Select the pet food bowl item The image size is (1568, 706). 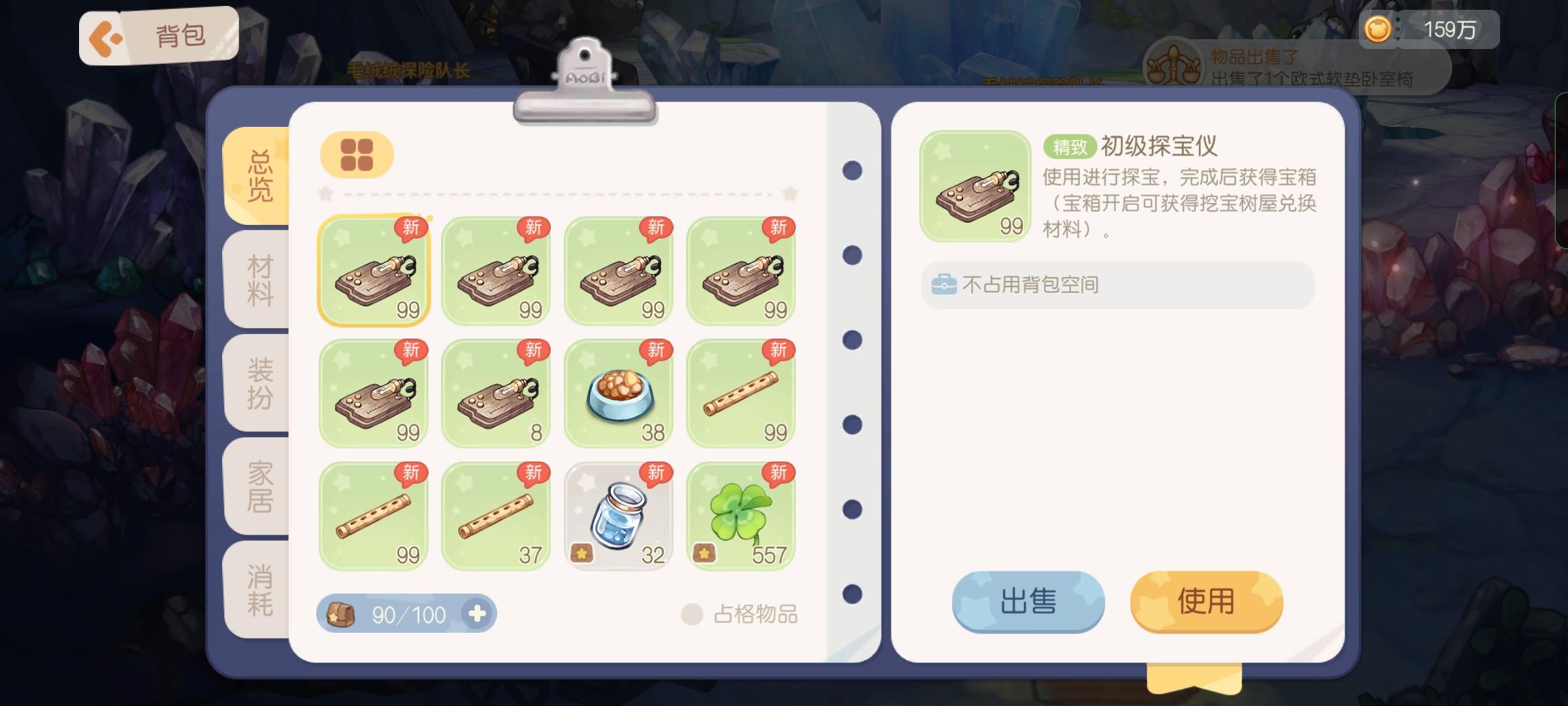(x=617, y=392)
